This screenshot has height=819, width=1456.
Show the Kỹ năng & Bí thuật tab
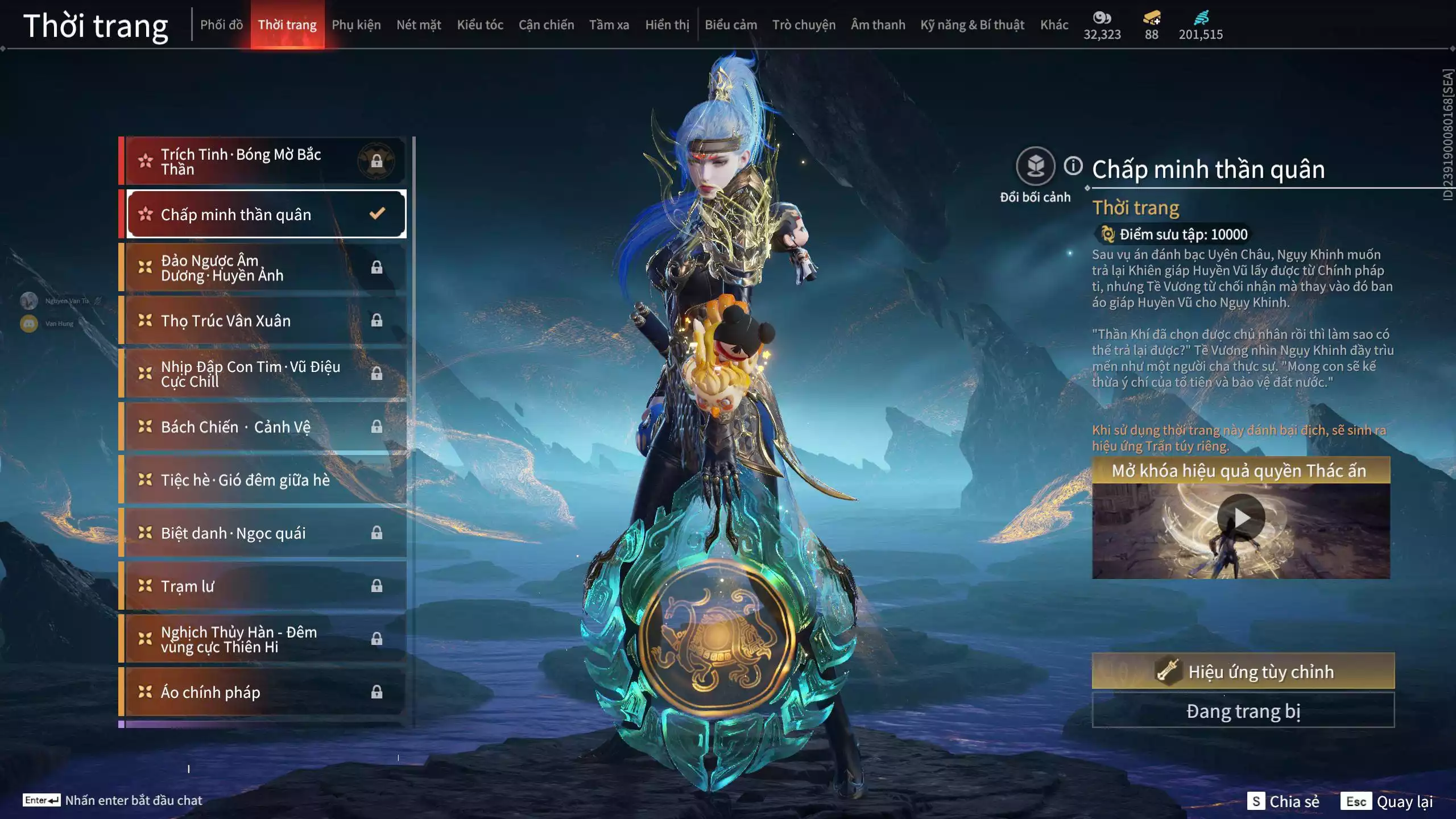pyautogui.click(x=972, y=25)
